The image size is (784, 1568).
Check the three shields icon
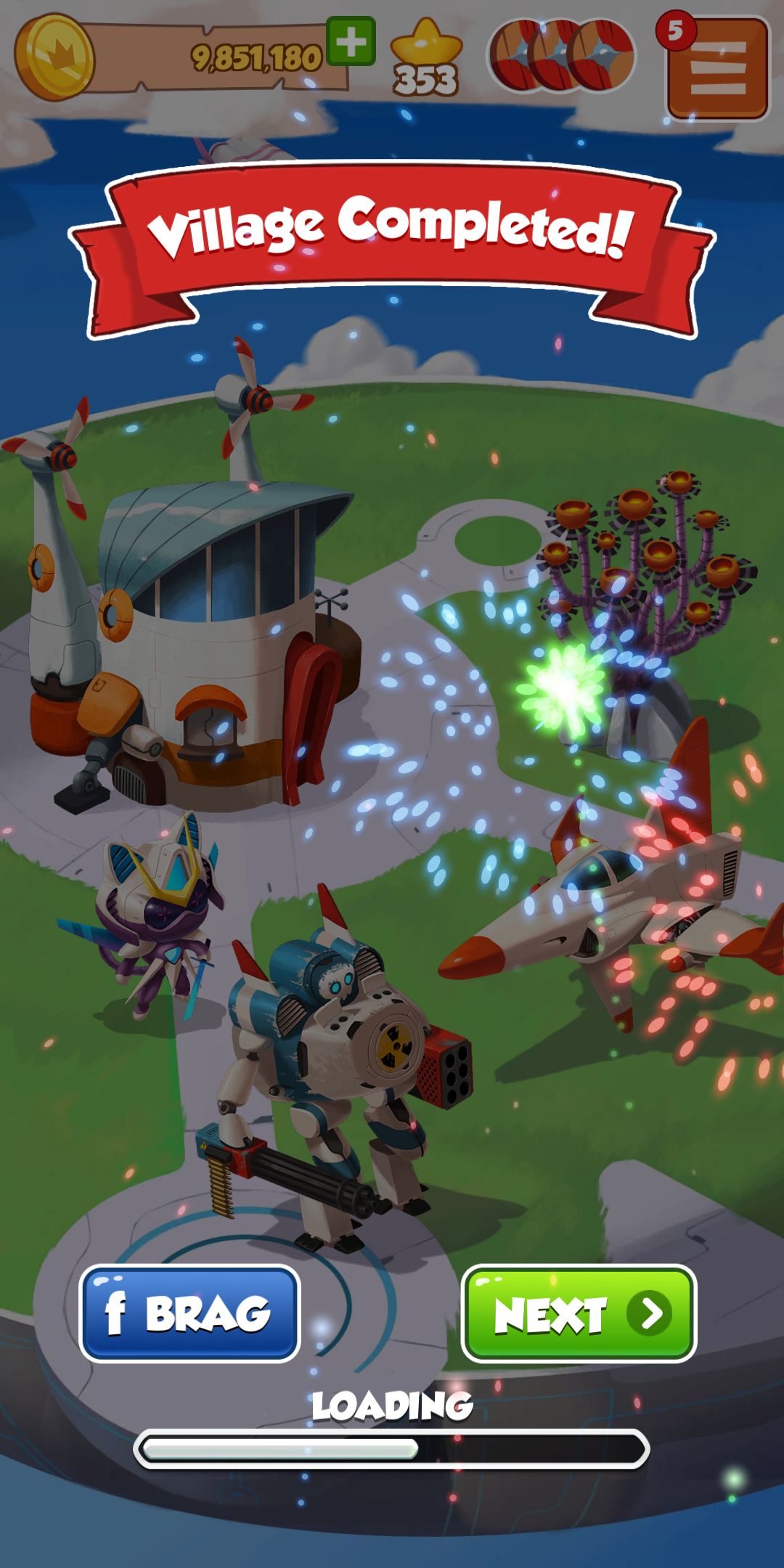pyautogui.click(x=562, y=57)
